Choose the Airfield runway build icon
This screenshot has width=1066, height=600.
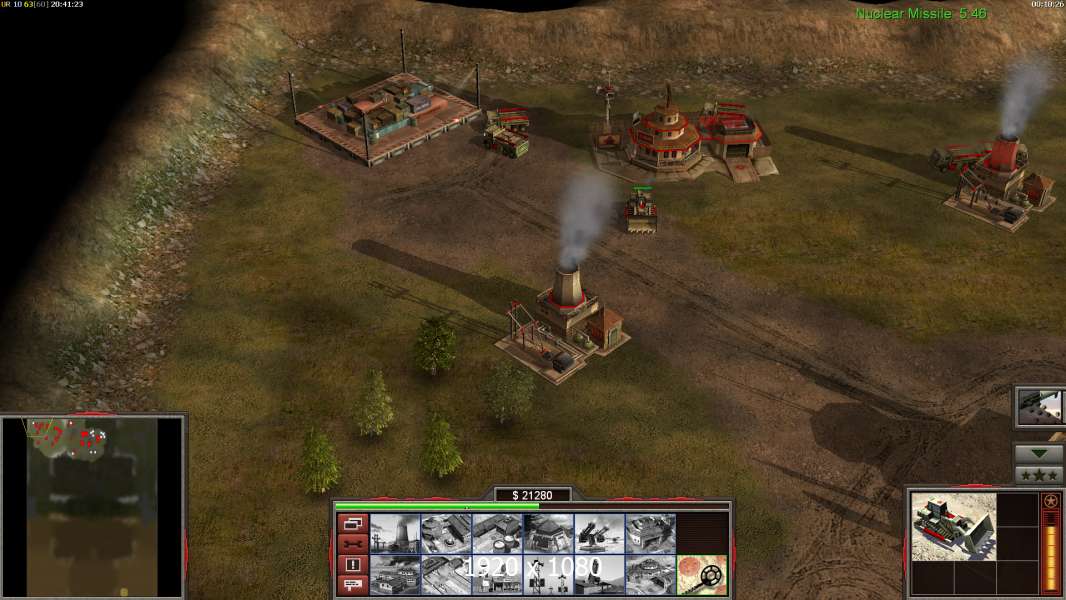(x=445, y=574)
